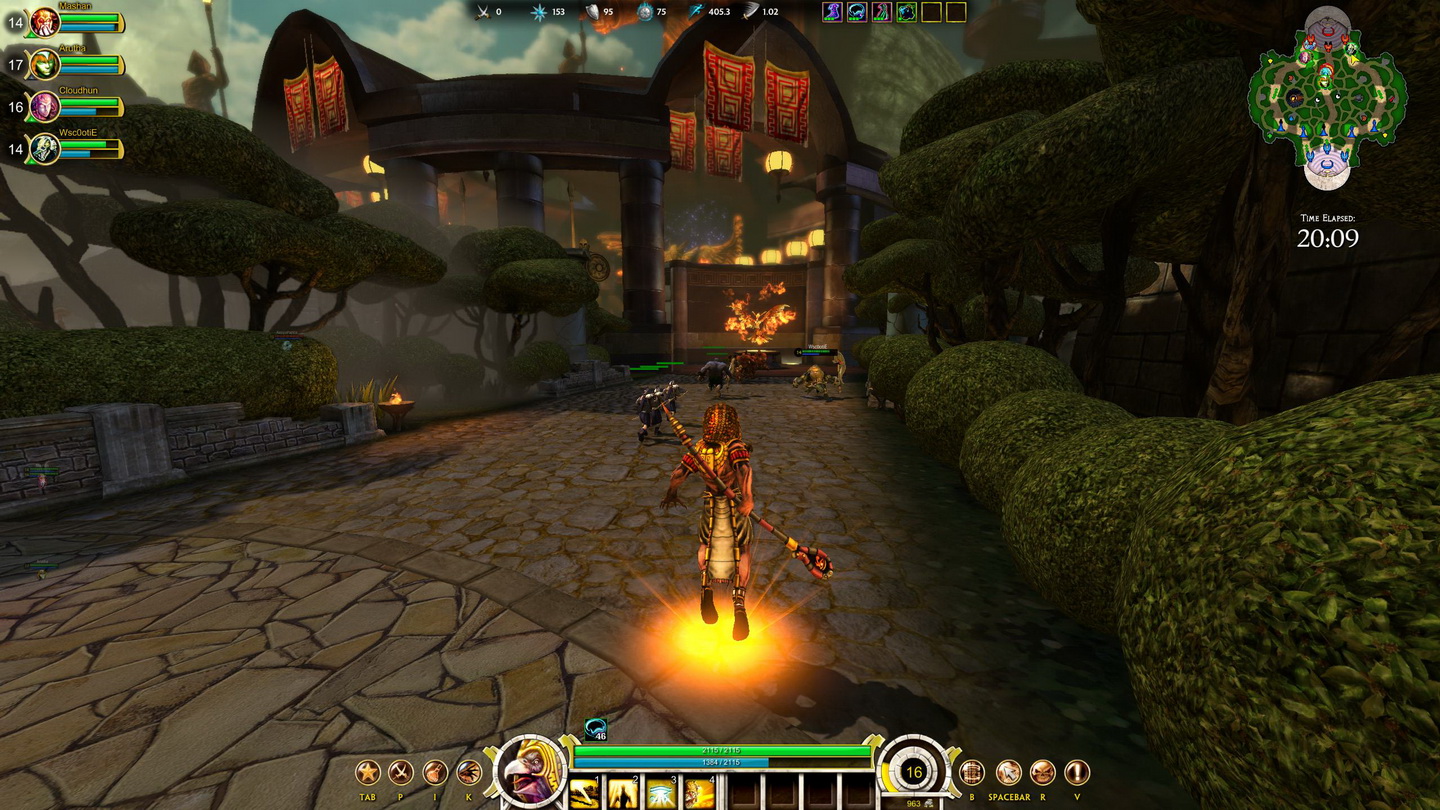This screenshot has width=1440, height=810.
Task: Cast the fourth ultimate ability icon
Action: click(699, 794)
